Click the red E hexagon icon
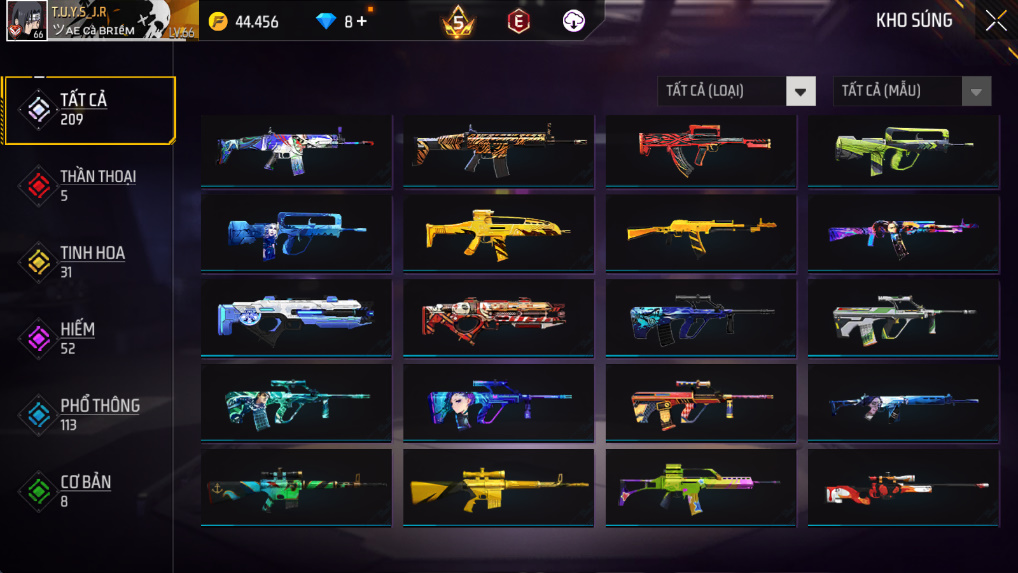The image size is (1018, 573). coord(518,21)
